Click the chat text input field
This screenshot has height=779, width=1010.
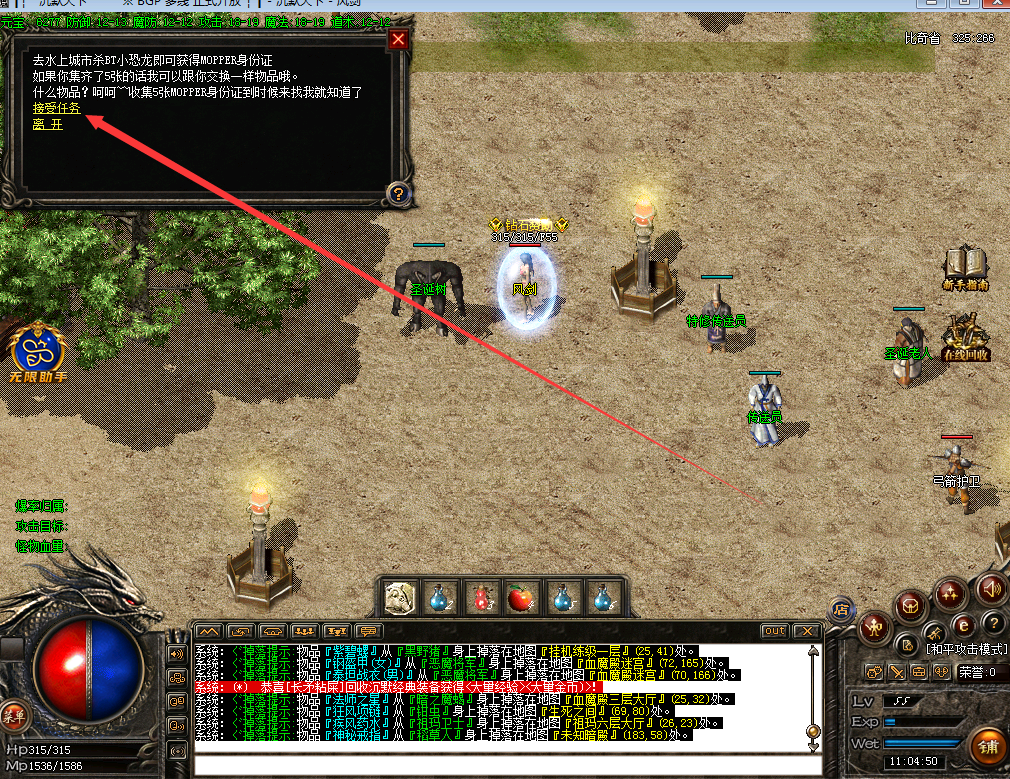pos(500,766)
